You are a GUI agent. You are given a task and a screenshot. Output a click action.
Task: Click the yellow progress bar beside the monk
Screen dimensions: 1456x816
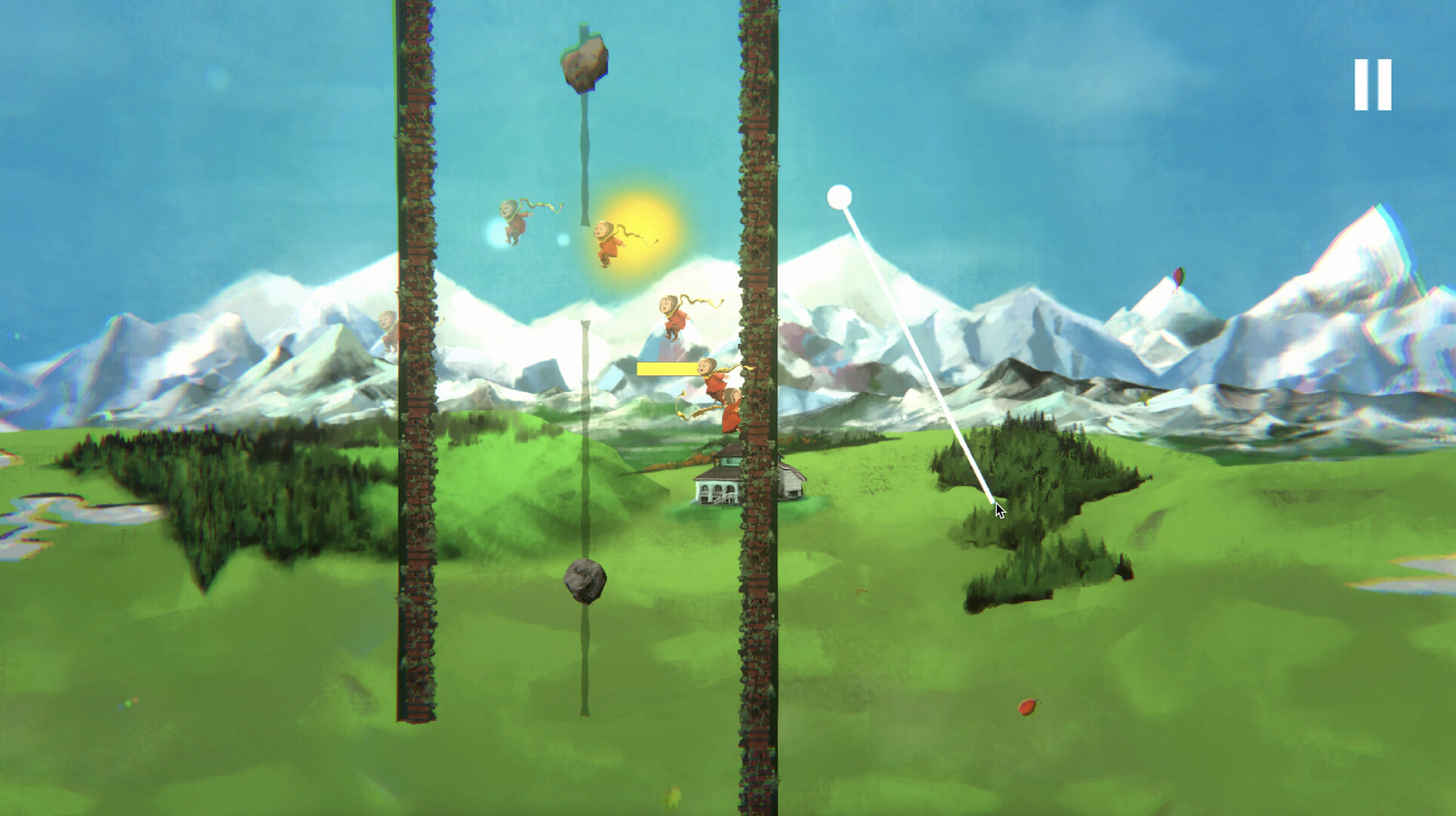(665, 368)
